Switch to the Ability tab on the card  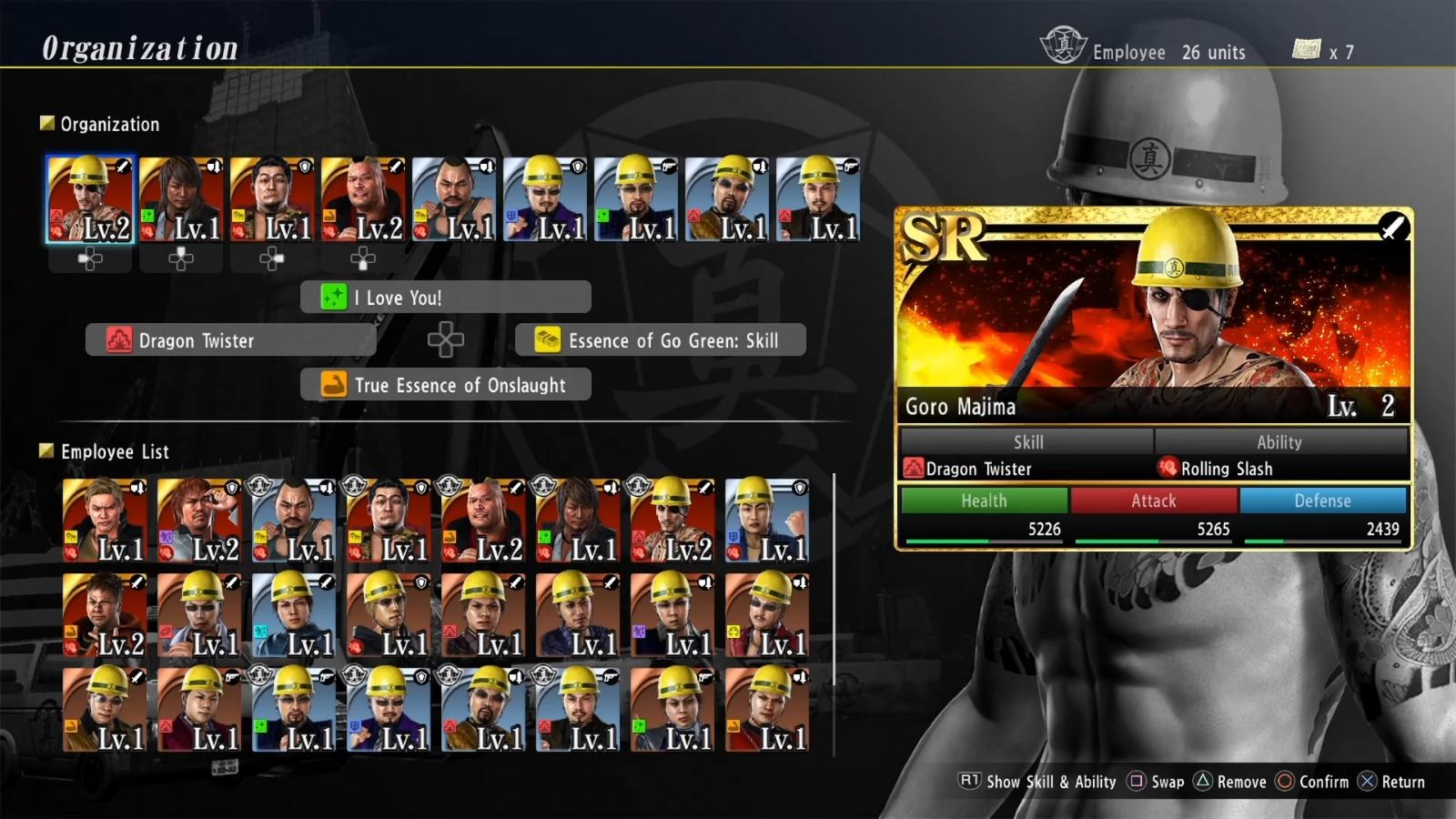click(x=1279, y=442)
